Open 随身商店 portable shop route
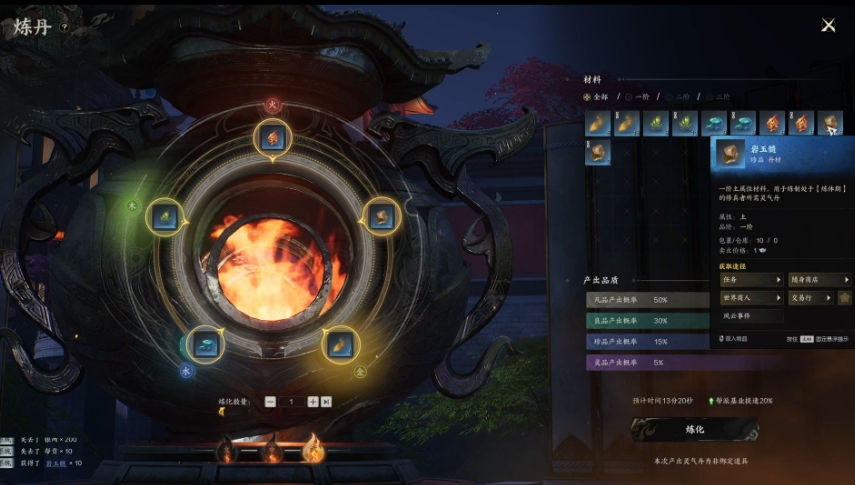The image size is (855, 485). (x=815, y=280)
